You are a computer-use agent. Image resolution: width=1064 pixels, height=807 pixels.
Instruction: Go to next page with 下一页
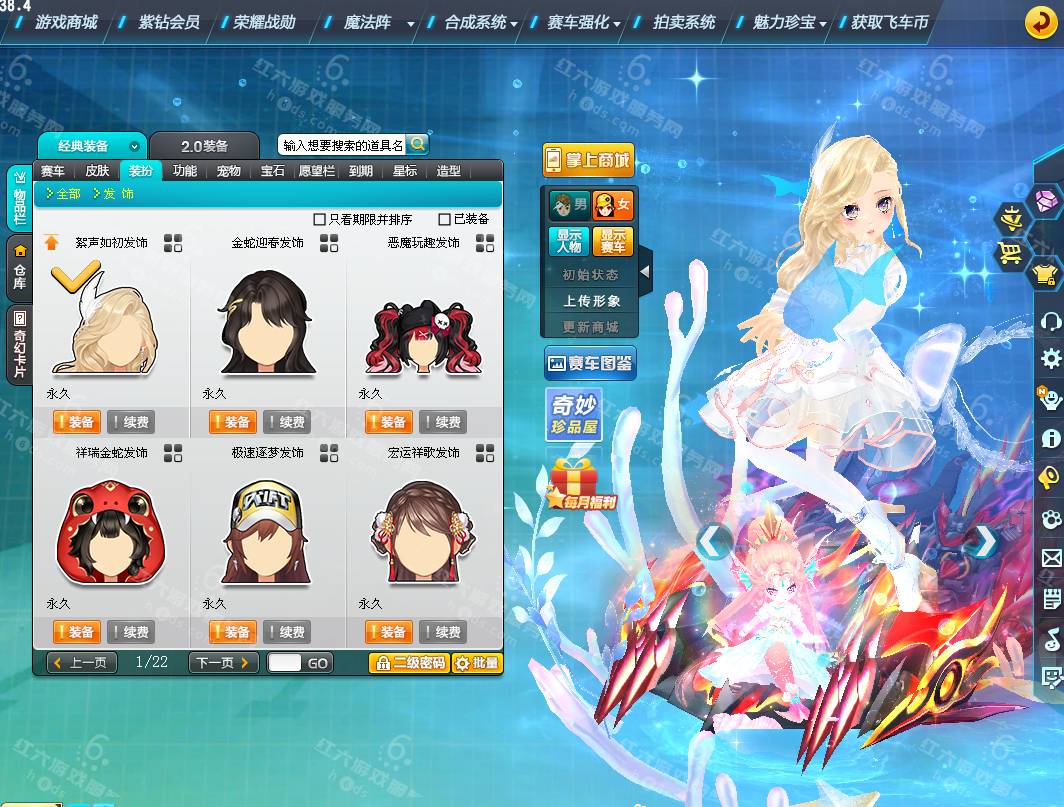pyautogui.click(x=223, y=663)
